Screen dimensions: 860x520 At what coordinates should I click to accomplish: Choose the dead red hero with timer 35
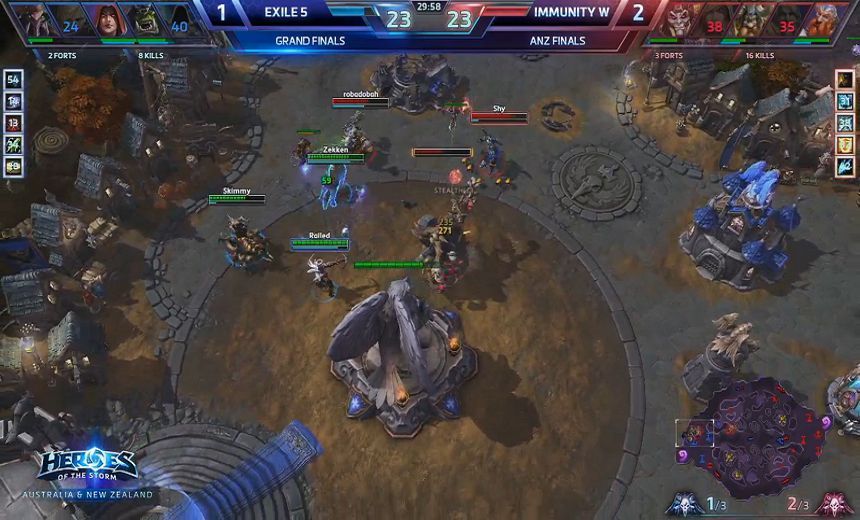coord(786,26)
